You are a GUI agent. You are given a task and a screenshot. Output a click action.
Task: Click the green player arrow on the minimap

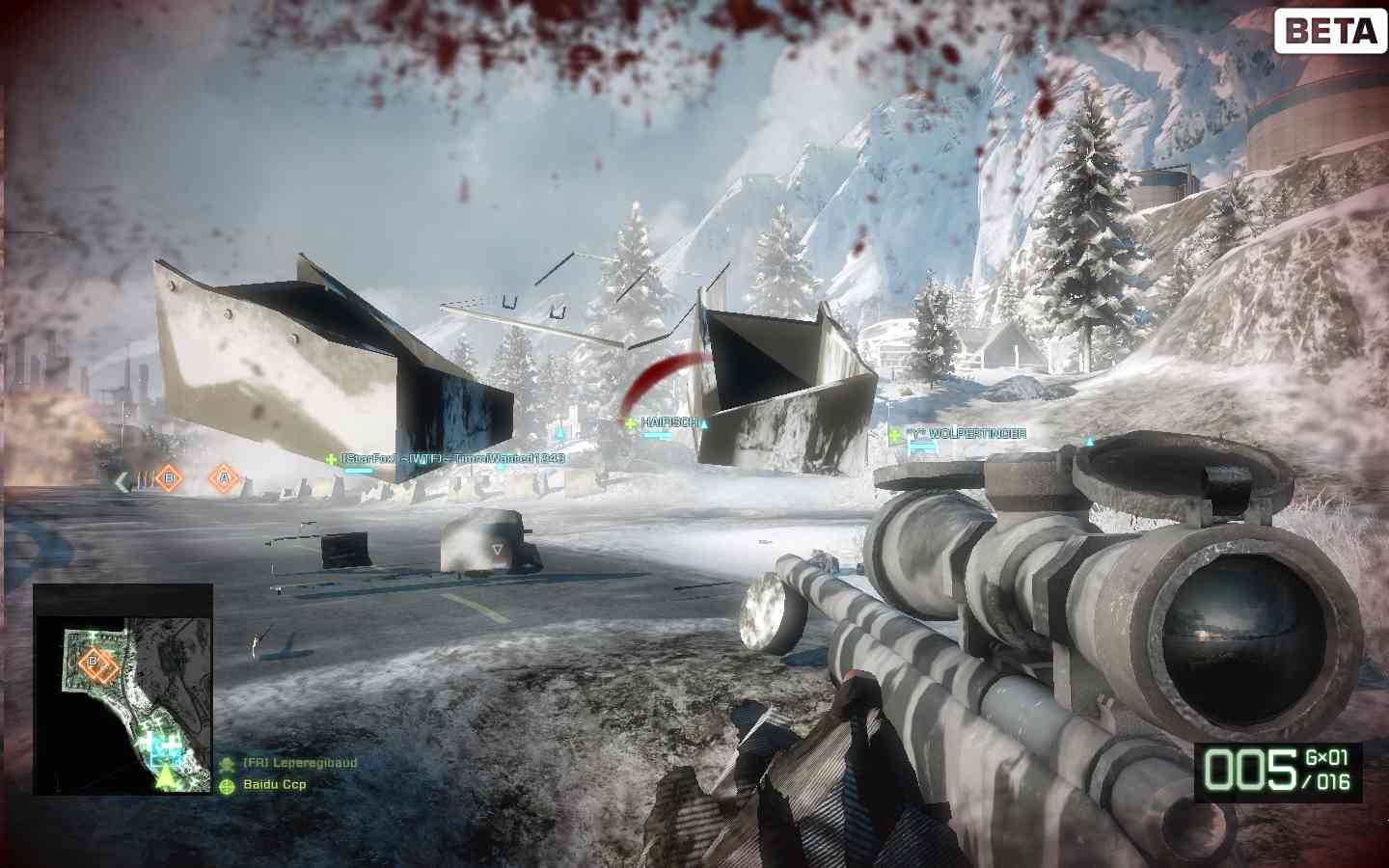[x=167, y=775]
